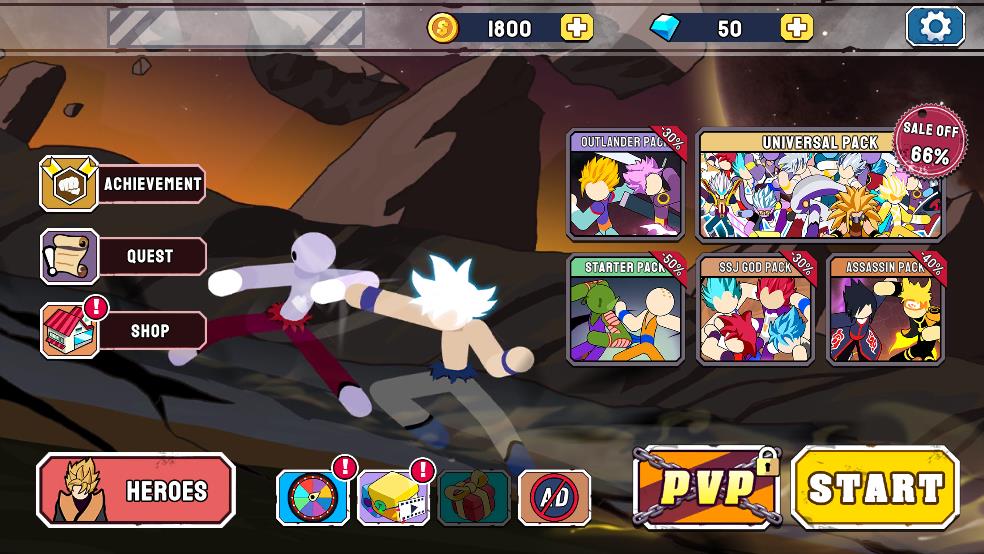Image resolution: width=984 pixels, height=554 pixels.
Task: Add more gold coins with plus button
Action: pyautogui.click(x=576, y=28)
